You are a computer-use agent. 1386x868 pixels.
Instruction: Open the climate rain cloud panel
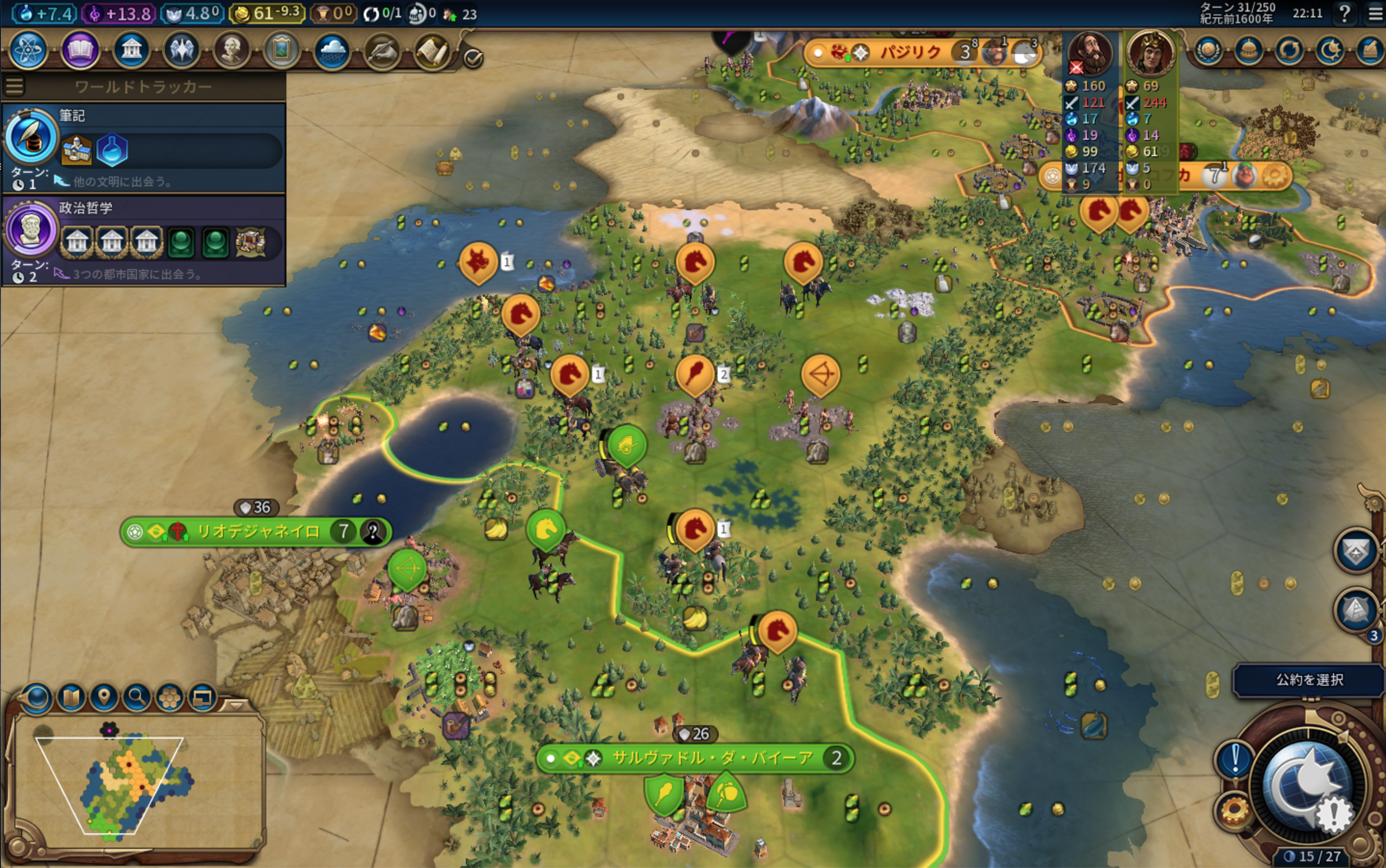tap(332, 51)
